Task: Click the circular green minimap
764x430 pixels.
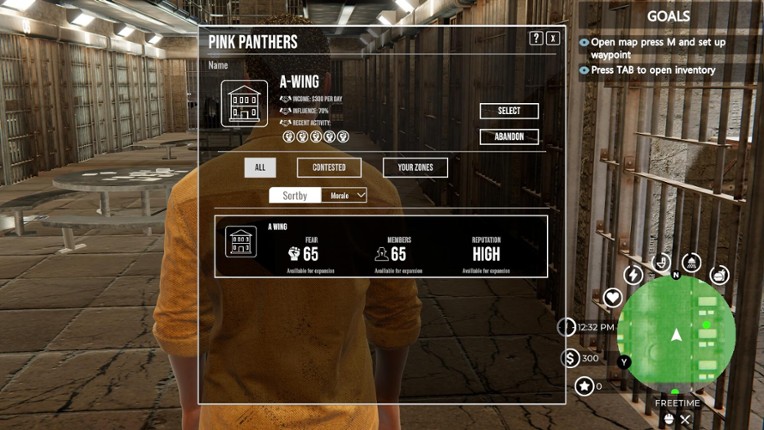Action: [x=677, y=335]
